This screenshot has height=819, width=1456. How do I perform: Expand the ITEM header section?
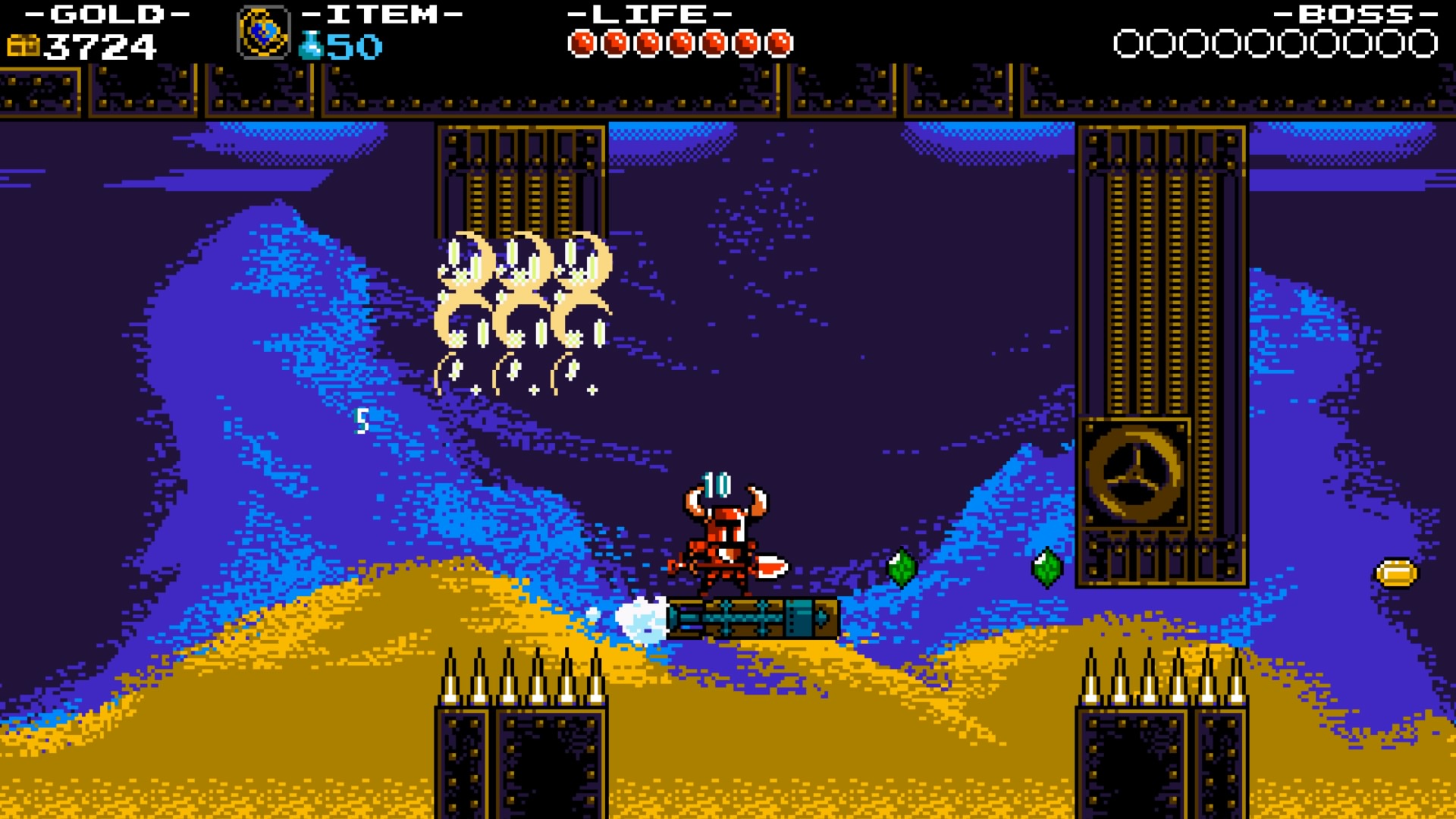(379, 13)
